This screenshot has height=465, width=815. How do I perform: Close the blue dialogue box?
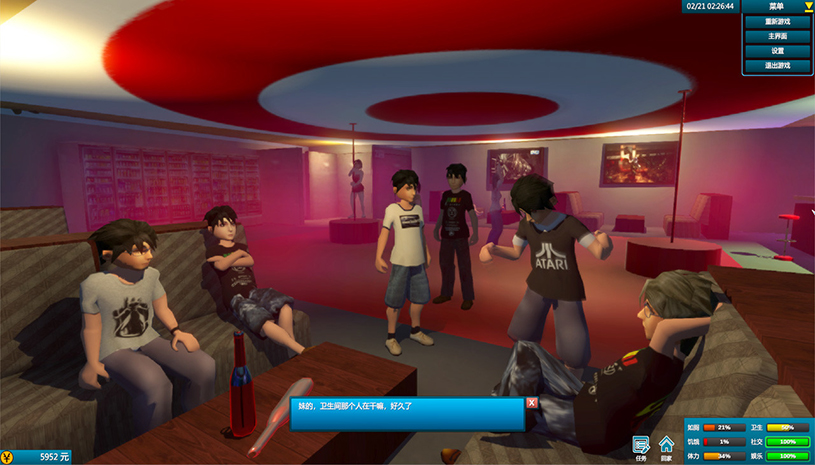click(532, 403)
